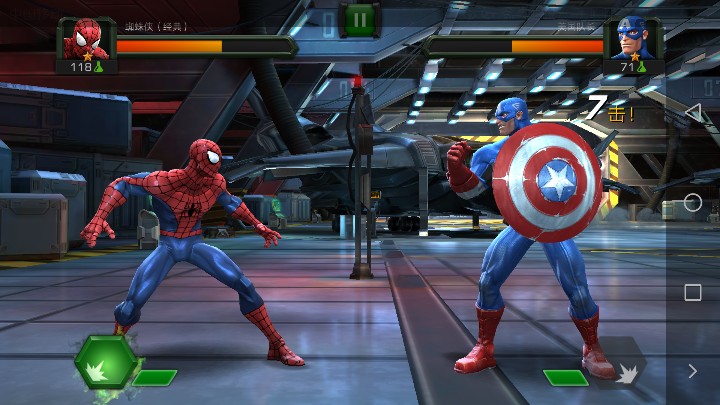720x405 pixels.
Task: Pause the fight with the green button
Action: tap(358, 18)
